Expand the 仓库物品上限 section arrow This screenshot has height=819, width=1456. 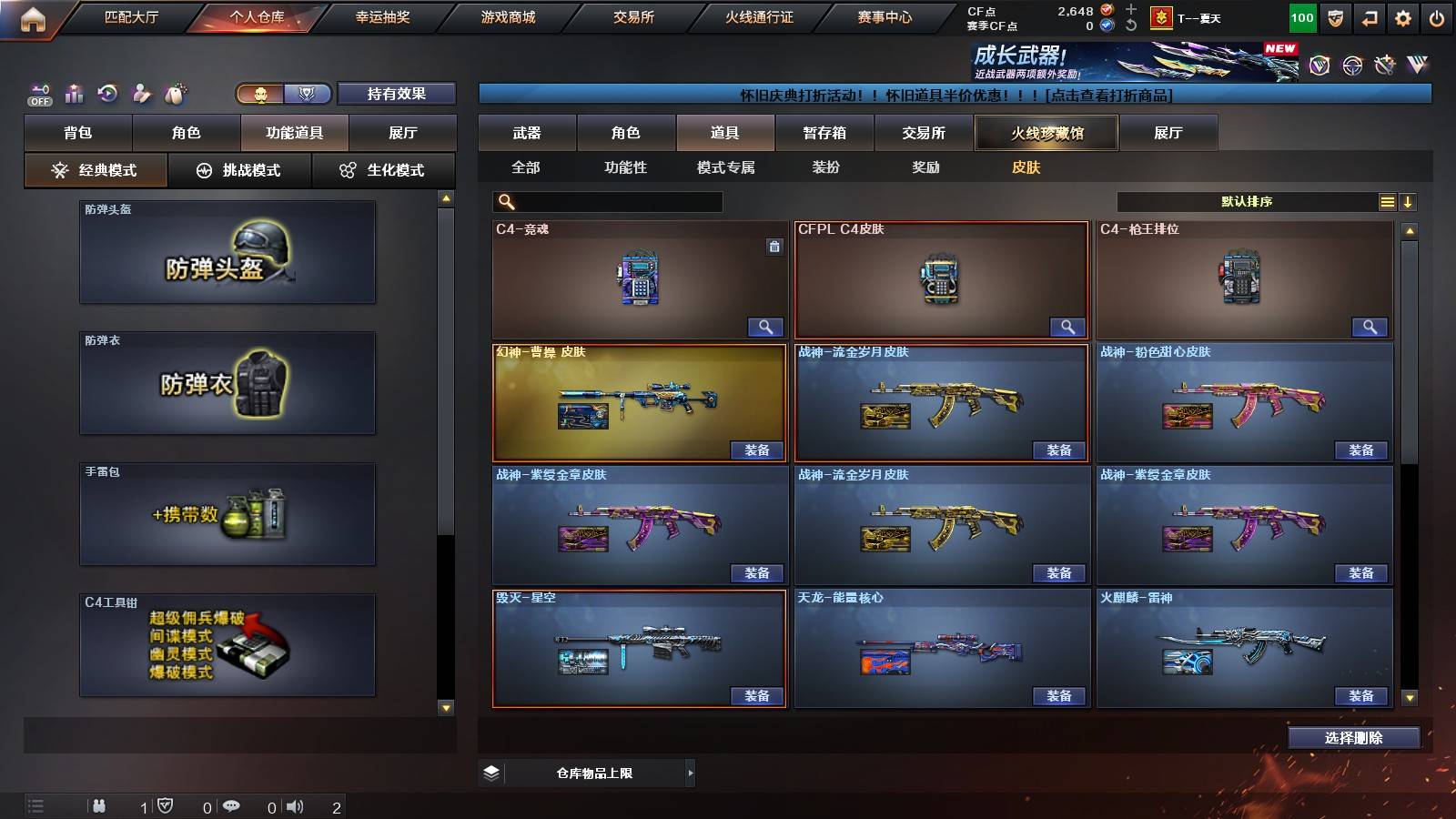click(689, 773)
